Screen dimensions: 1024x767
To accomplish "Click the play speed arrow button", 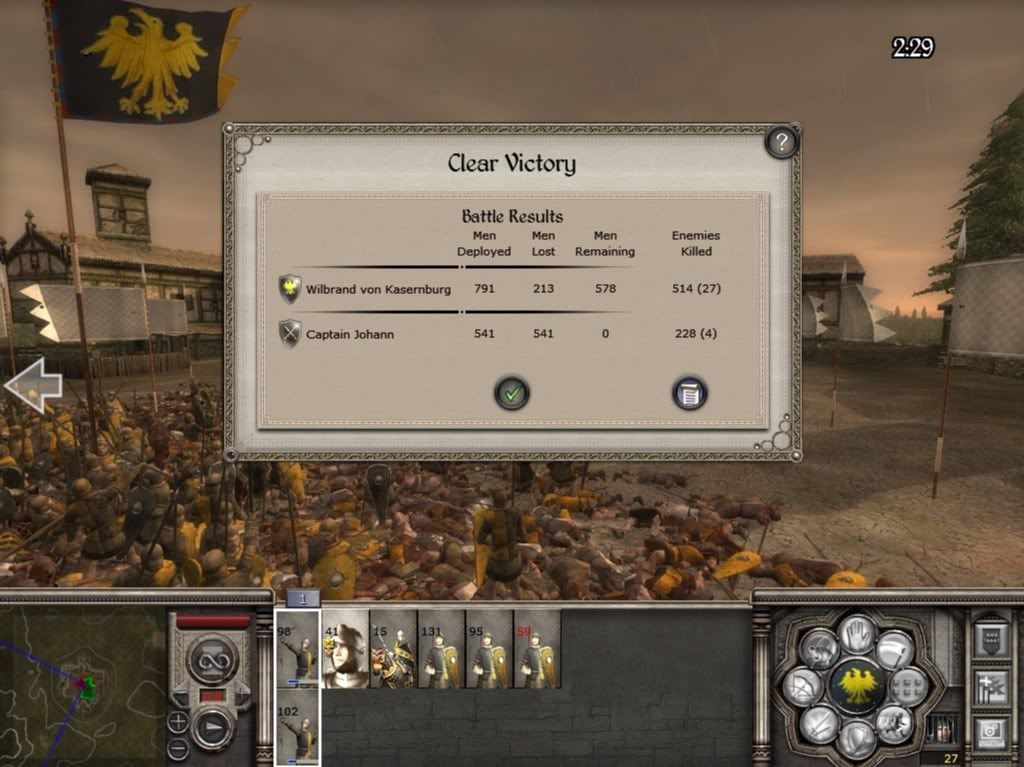I will (x=213, y=726).
